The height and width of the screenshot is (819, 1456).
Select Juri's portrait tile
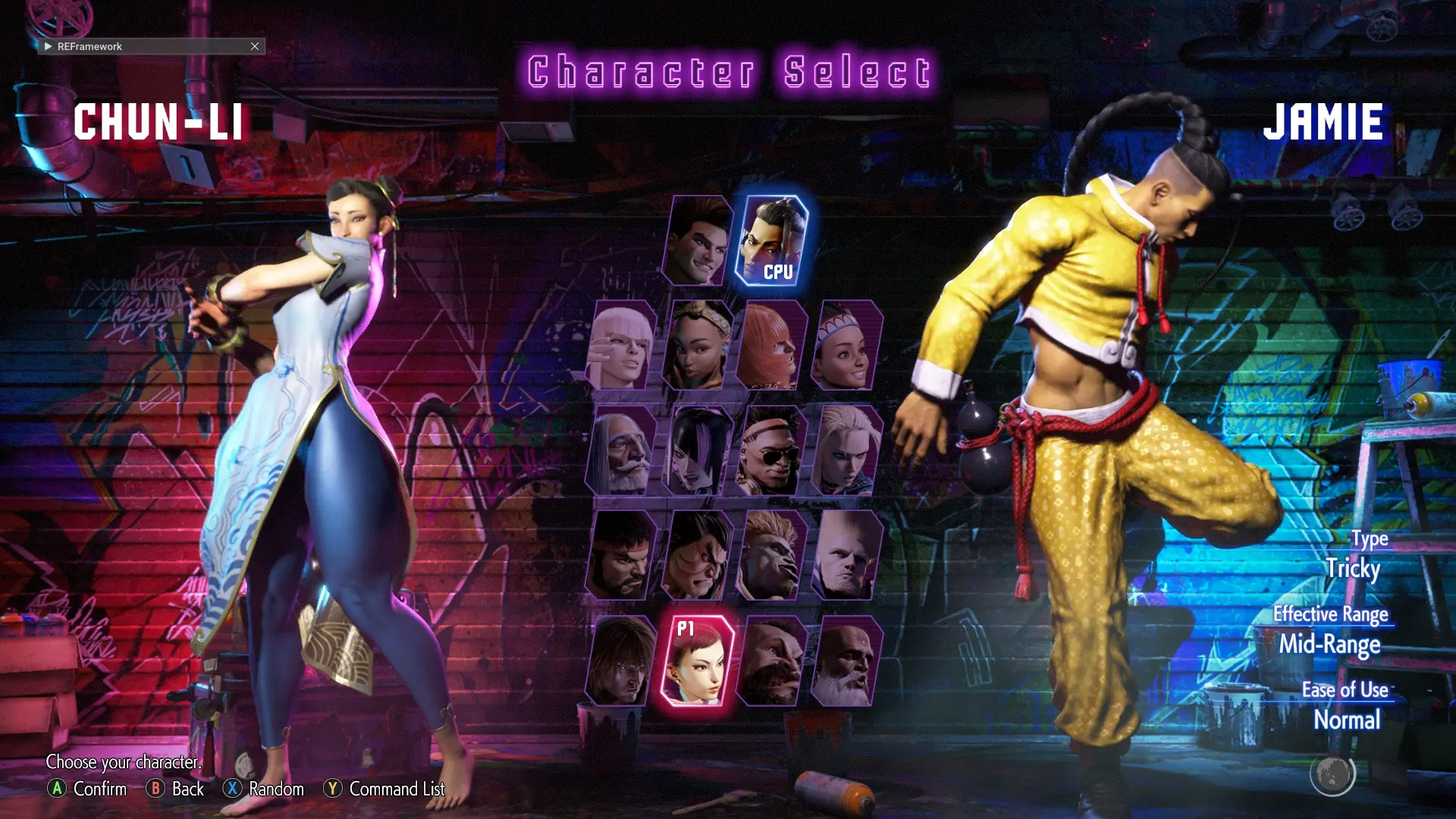(x=698, y=451)
